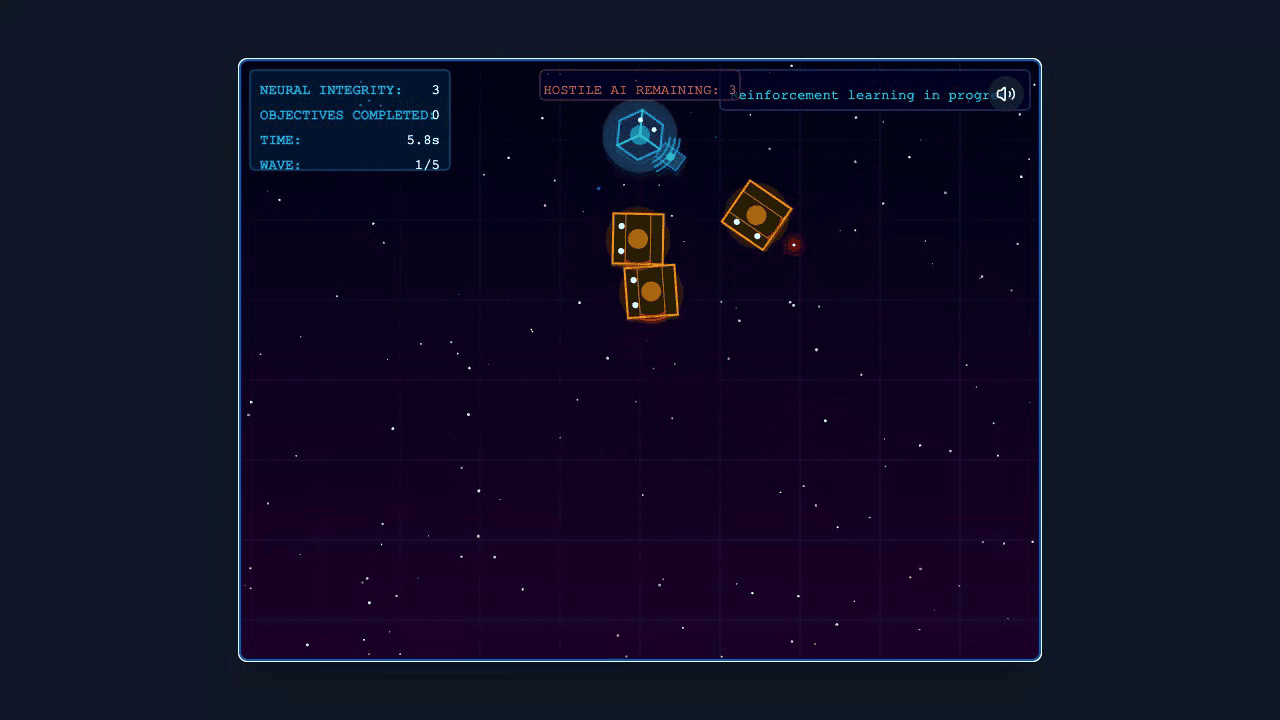Click inside the starfield game arena
This screenshot has height=720, width=1280.
[x=640, y=480]
